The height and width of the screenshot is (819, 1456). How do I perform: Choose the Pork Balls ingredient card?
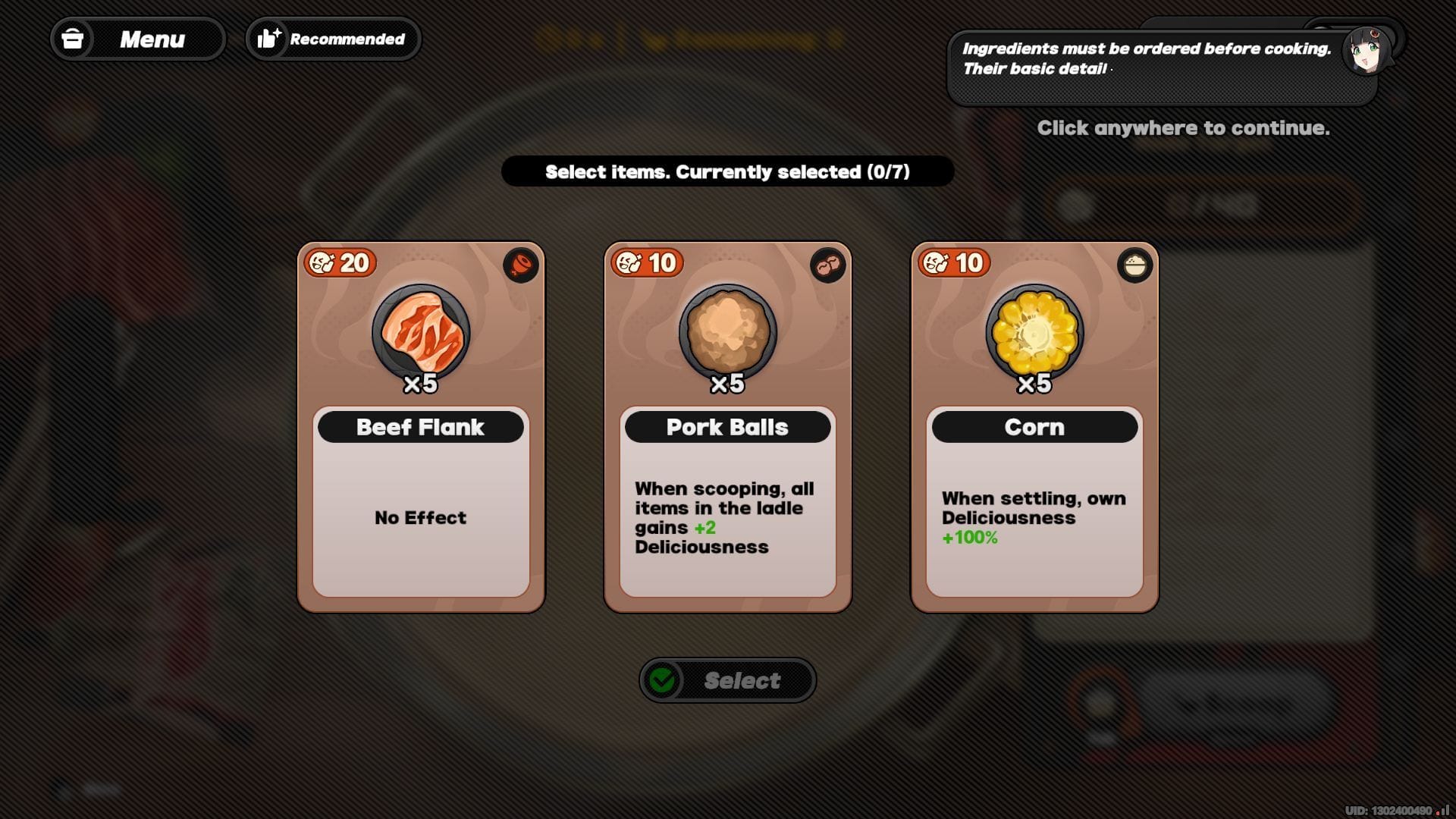(x=727, y=426)
